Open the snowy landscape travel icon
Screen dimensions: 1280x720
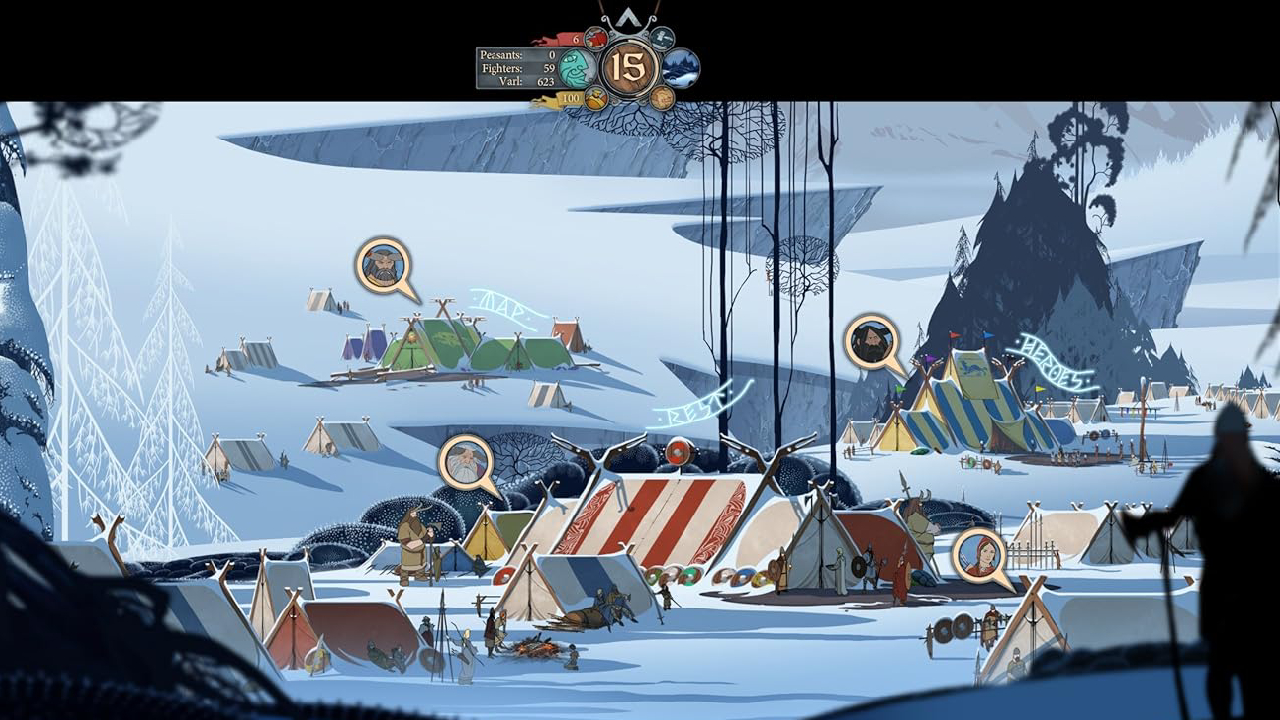coord(681,68)
